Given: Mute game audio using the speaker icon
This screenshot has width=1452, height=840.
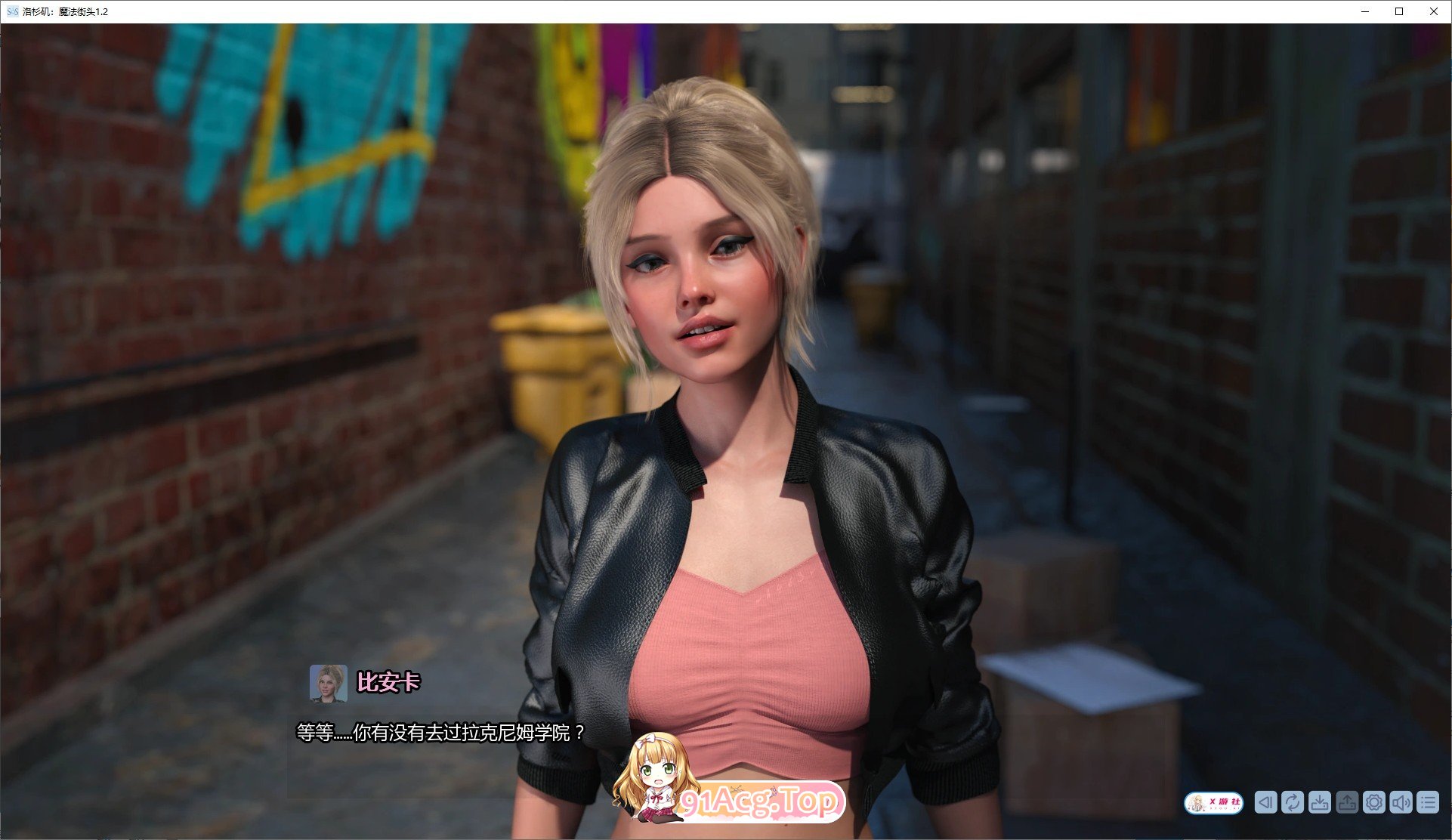Looking at the screenshot, I should (1402, 802).
